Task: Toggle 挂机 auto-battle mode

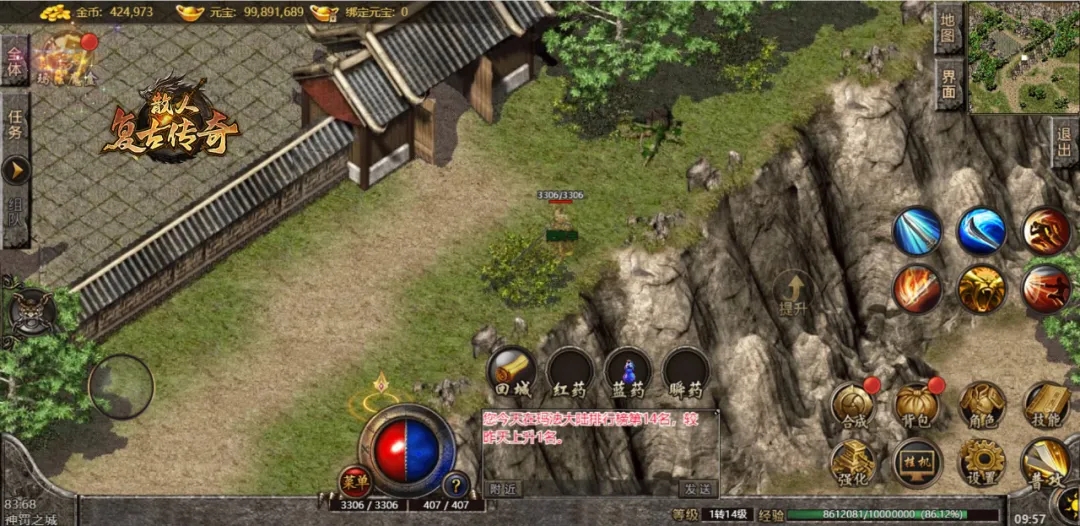Action: pyautogui.click(x=917, y=463)
